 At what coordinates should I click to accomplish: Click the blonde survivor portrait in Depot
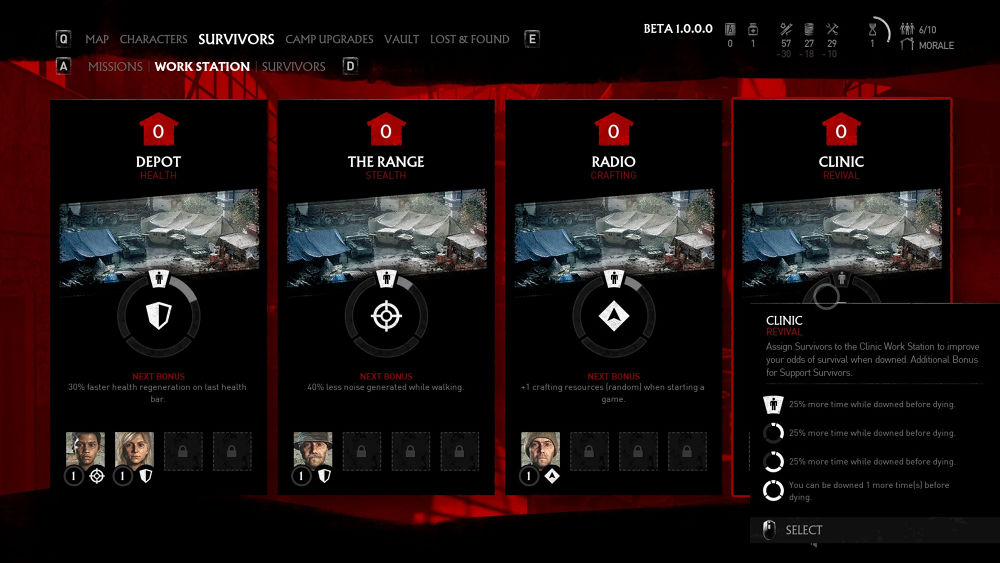[x=134, y=451]
